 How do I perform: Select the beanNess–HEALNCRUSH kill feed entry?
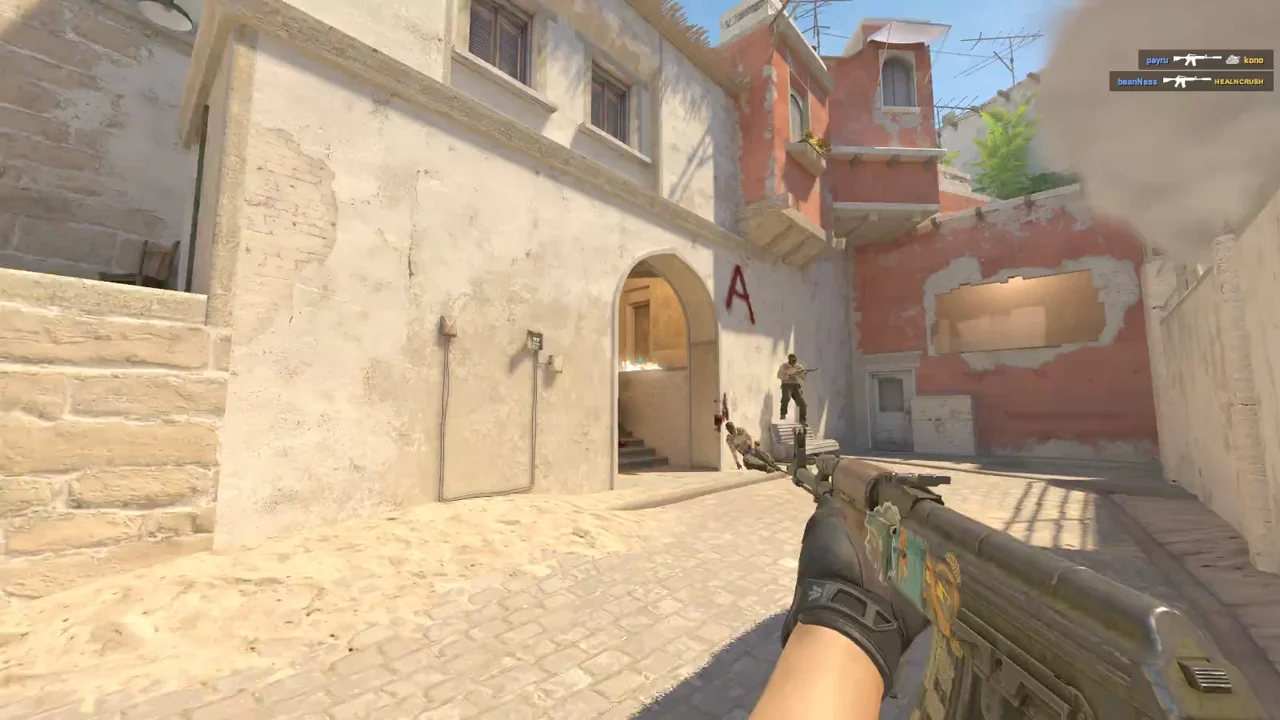tap(1191, 81)
